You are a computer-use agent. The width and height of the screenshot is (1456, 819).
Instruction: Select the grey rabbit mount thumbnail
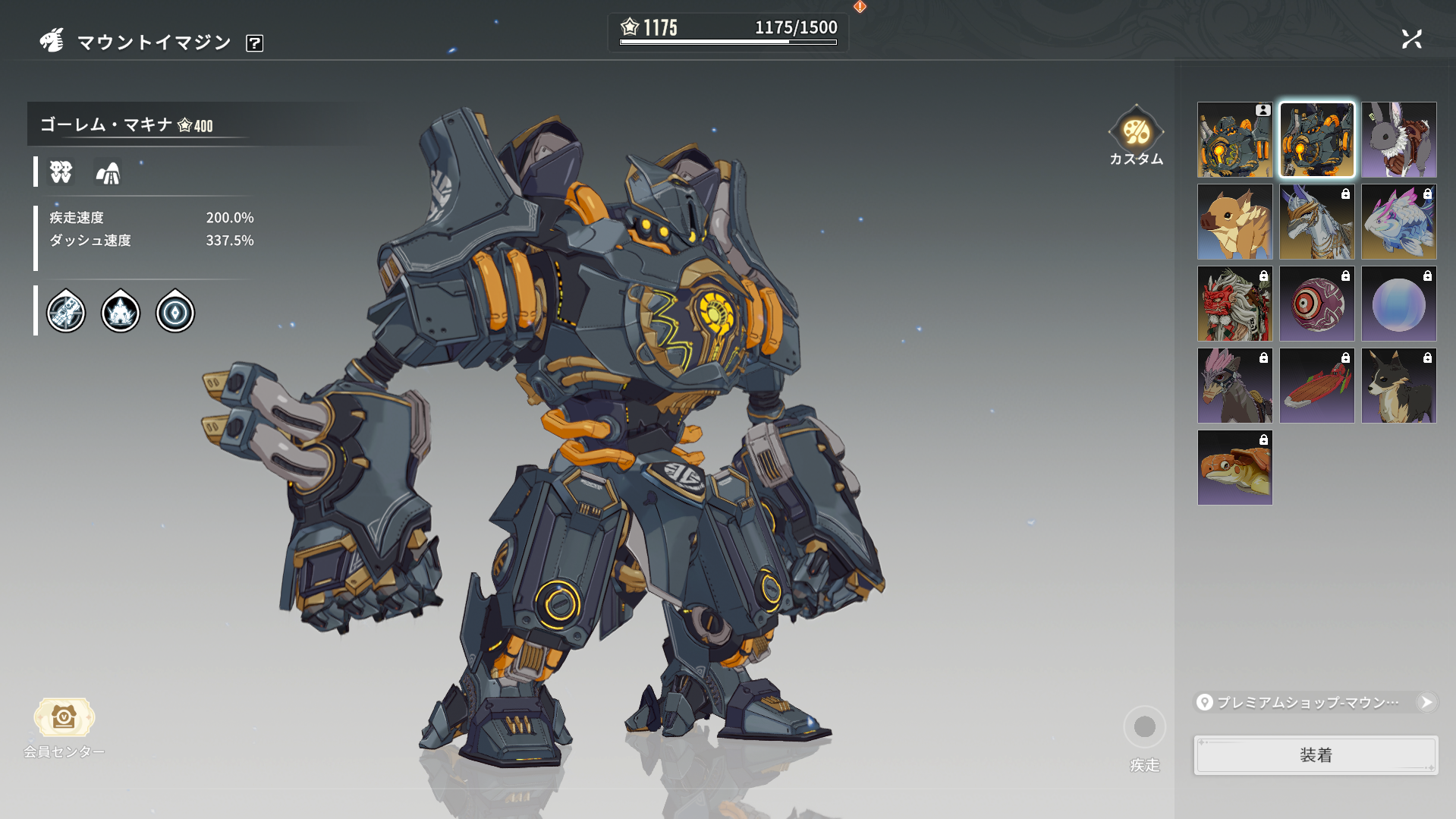point(1398,140)
